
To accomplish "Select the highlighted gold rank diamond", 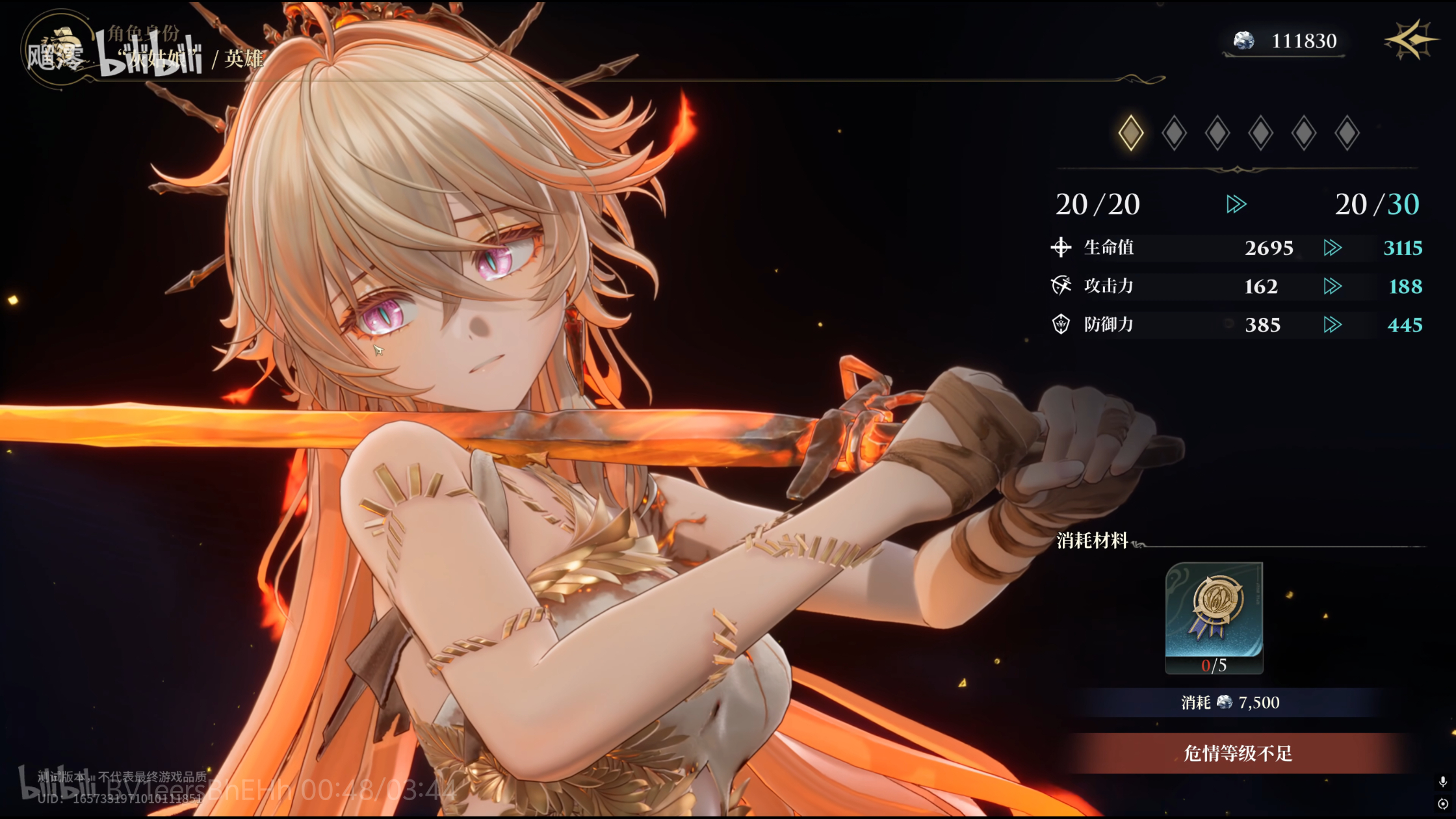I will click(1131, 133).
